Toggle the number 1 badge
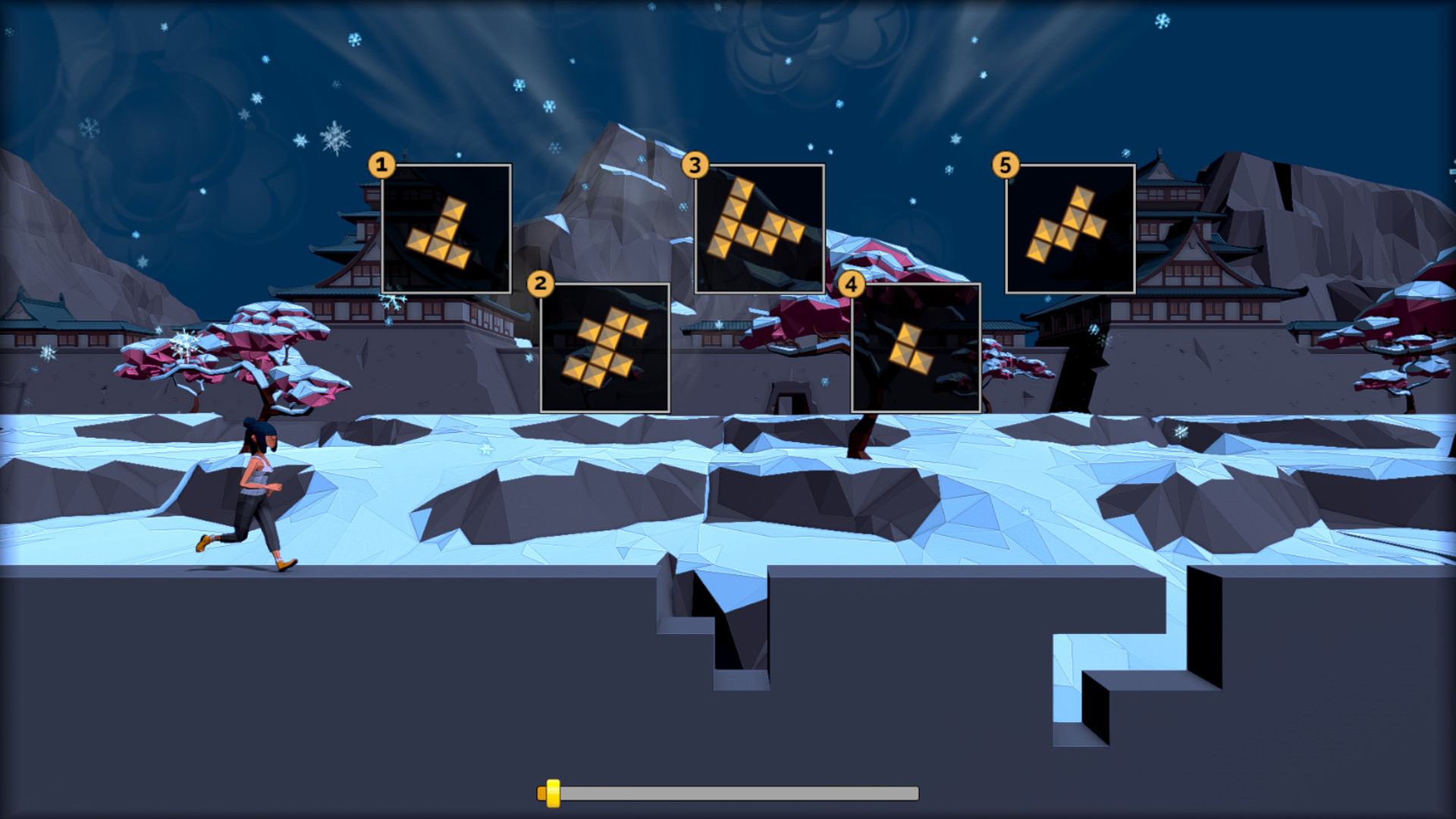Screen dimensions: 1456x819 click(381, 165)
